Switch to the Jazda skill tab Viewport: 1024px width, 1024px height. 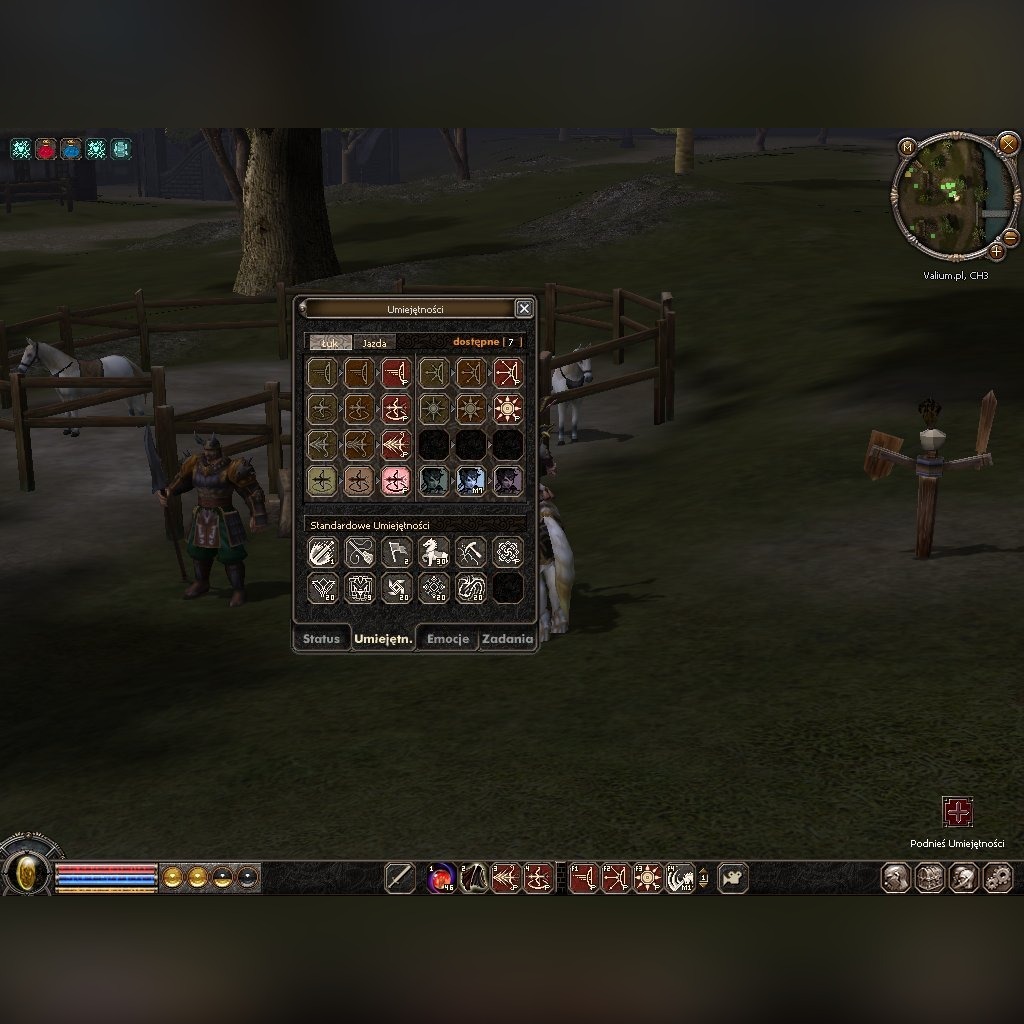point(374,343)
